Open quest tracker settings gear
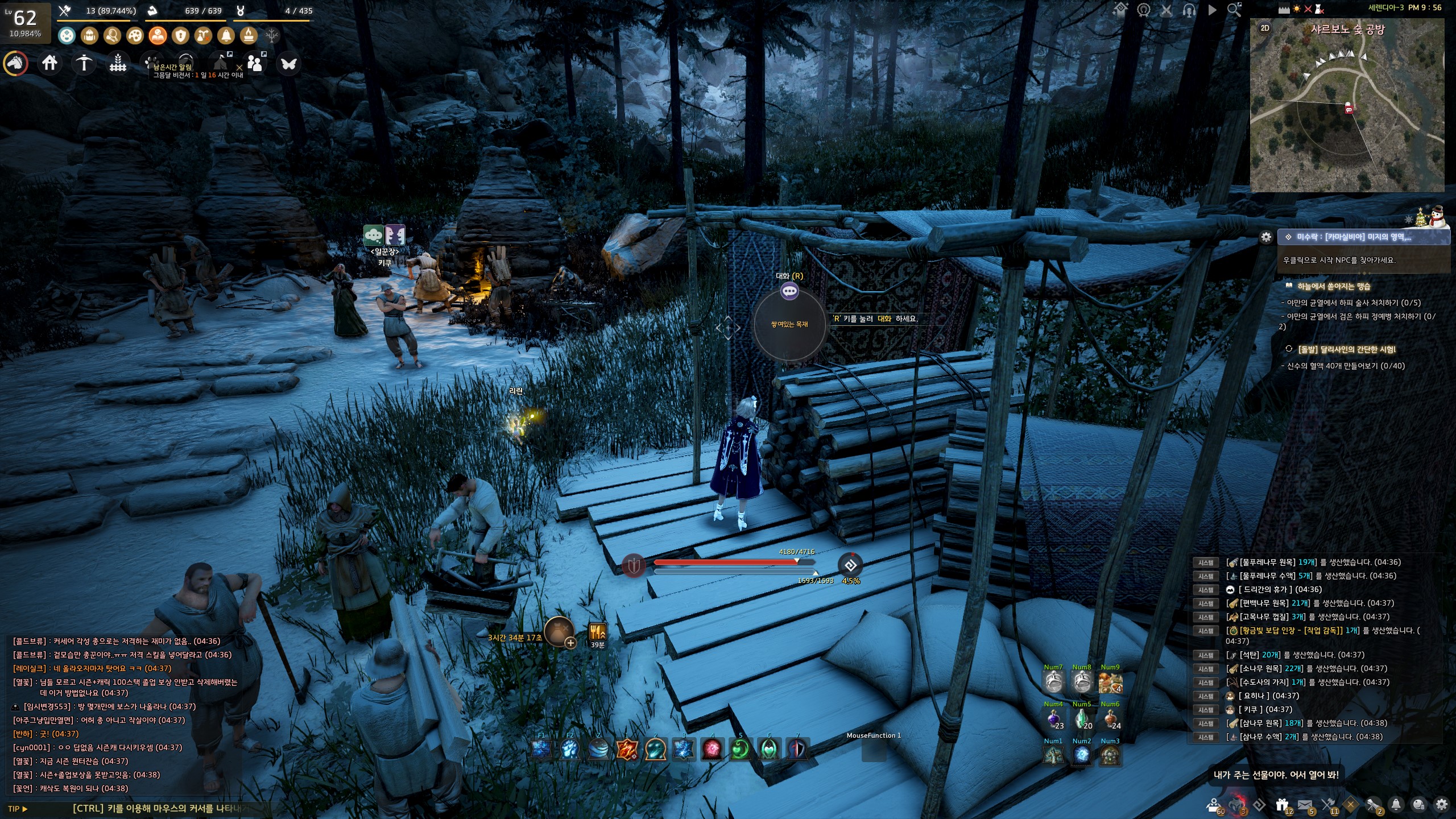Image resolution: width=1456 pixels, height=819 pixels. (1266, 237)
